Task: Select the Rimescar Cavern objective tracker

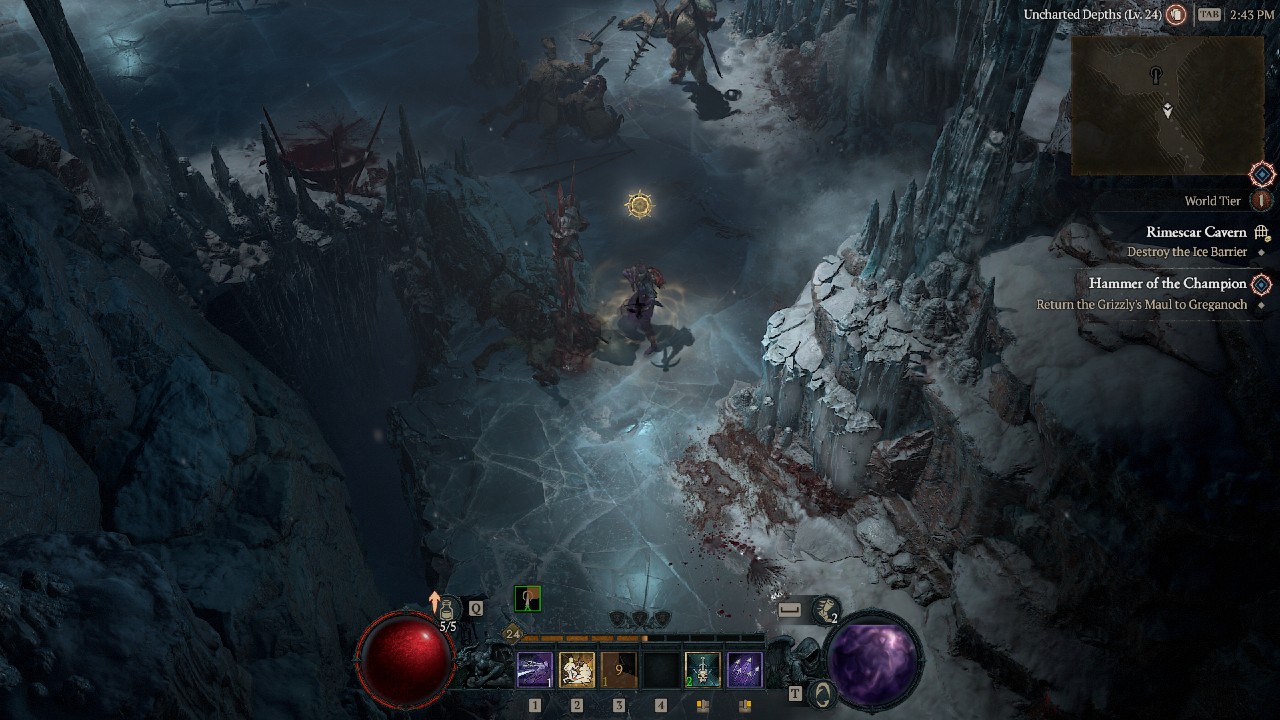Action: tap(1196, 233)
